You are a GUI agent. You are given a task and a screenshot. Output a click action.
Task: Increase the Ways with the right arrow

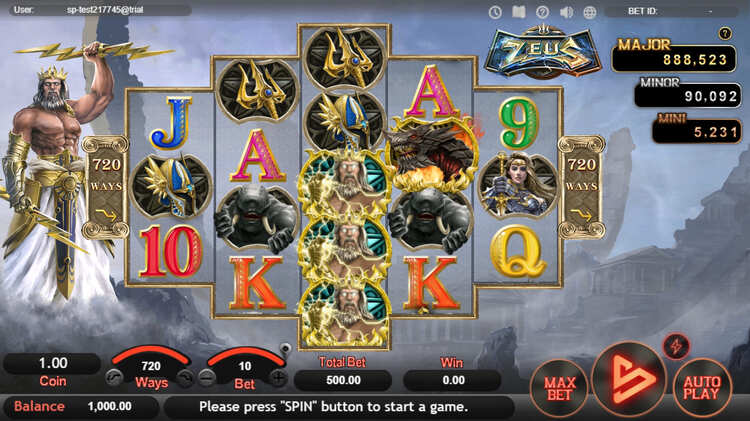184,379
